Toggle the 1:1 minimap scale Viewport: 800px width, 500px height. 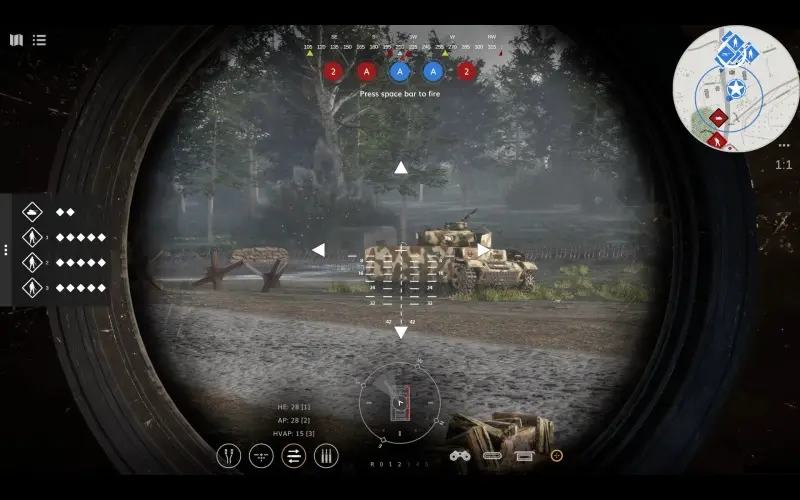coord(783,165)
